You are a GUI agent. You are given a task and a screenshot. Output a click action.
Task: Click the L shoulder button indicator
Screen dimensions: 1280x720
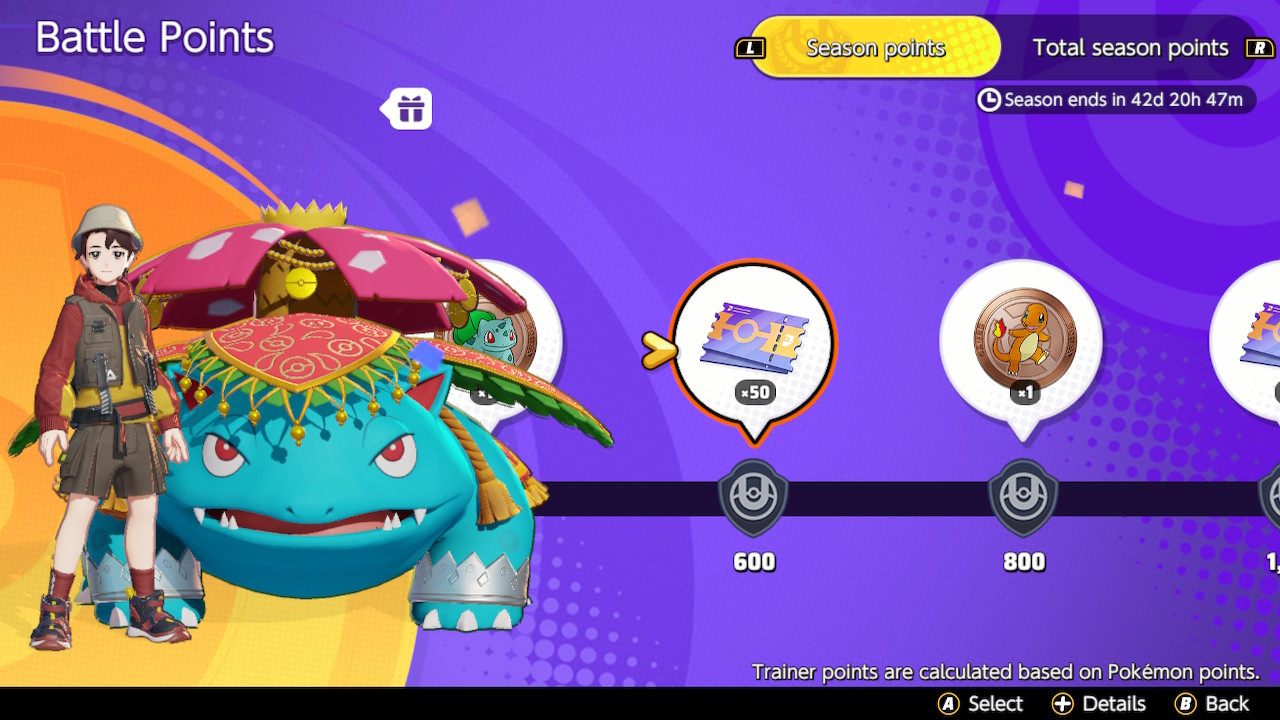750,47
